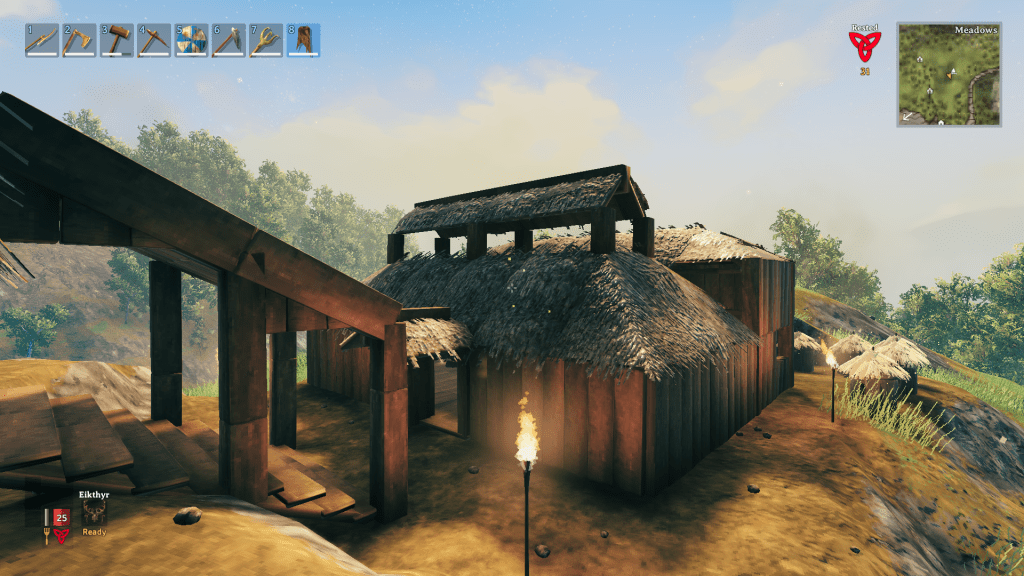Choose the building hammer in the hotbar
The image size is (1024, 576).
click(x=116, y=40)
